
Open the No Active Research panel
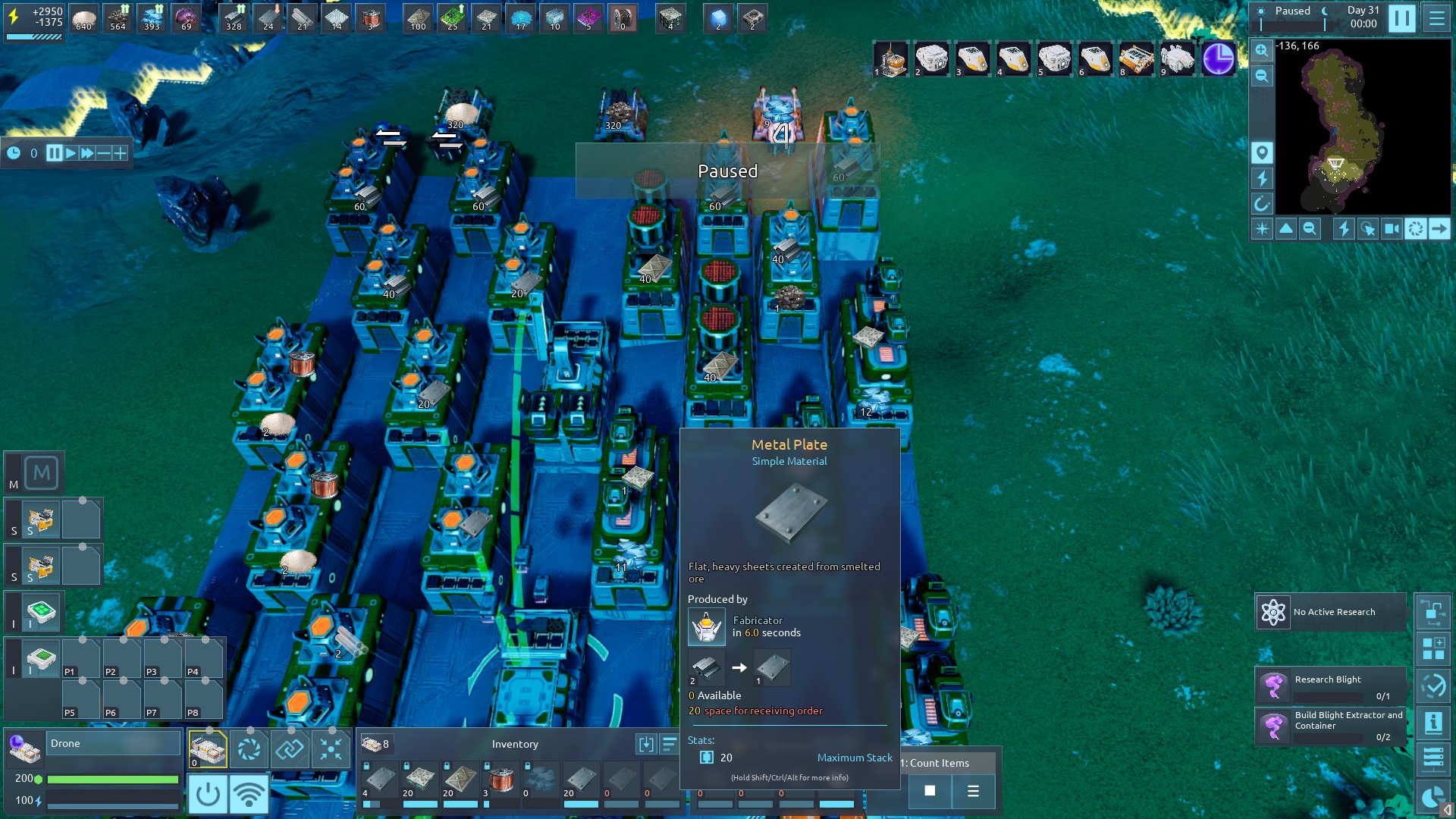tap(1330, 612)
